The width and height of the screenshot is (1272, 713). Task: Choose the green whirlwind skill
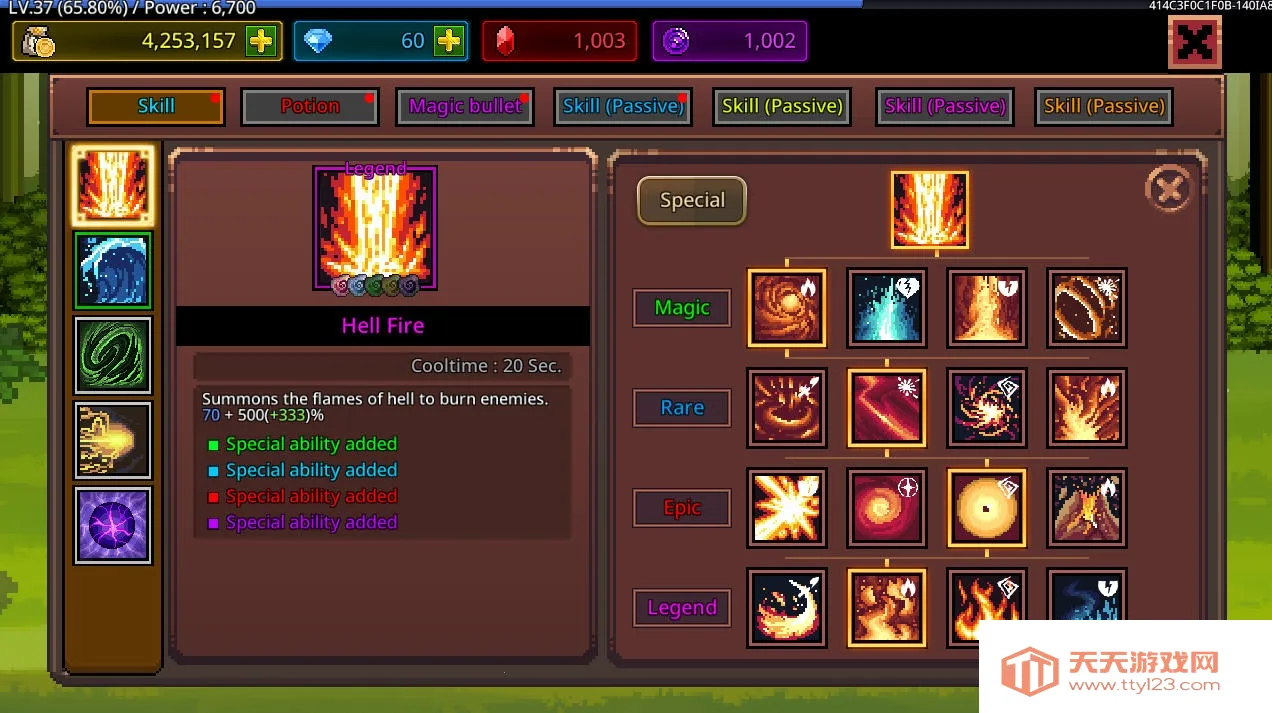[x=113, y=355]
